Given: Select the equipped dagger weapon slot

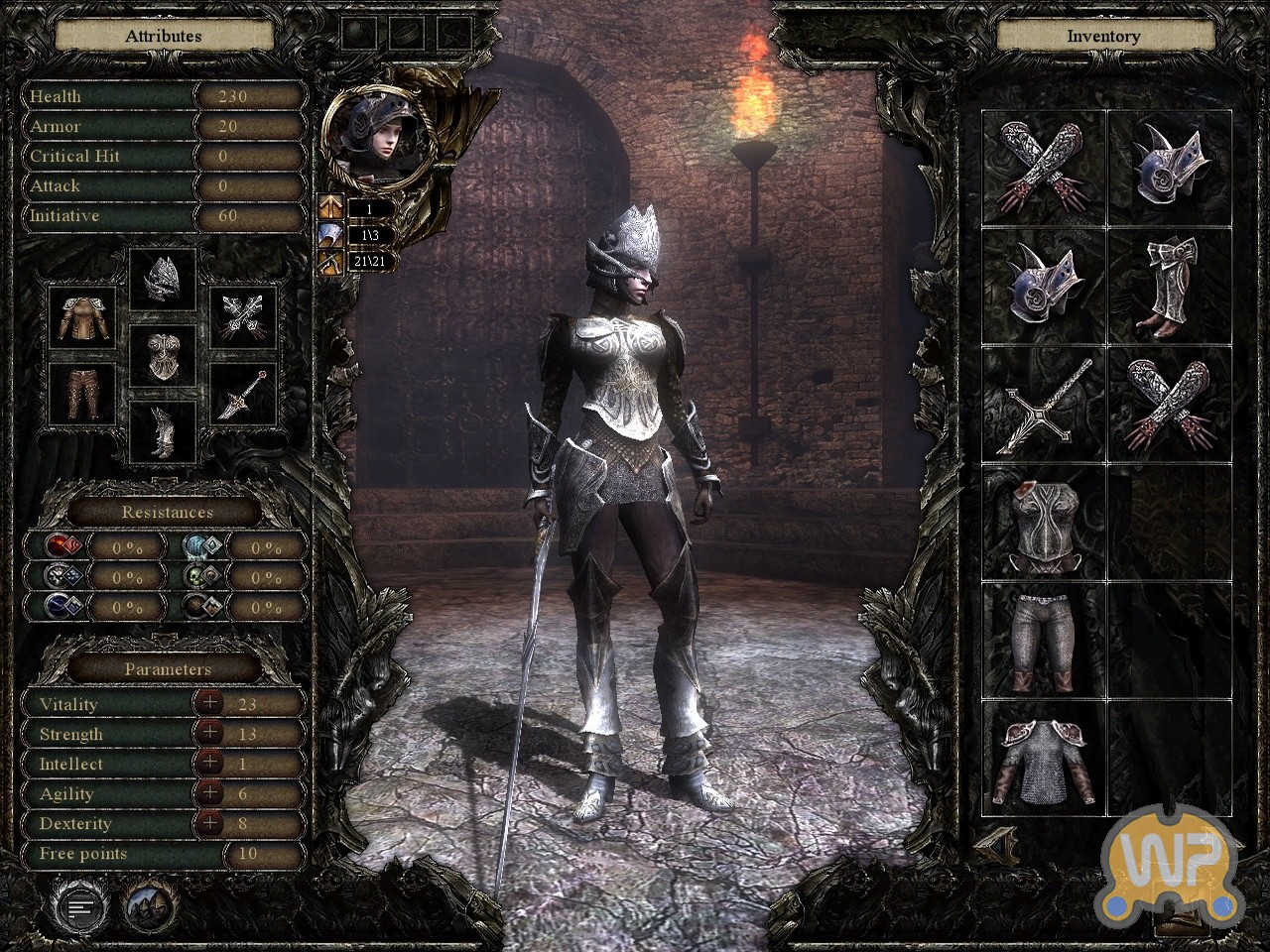Looking at the screenshot, I should click(243, 394).
